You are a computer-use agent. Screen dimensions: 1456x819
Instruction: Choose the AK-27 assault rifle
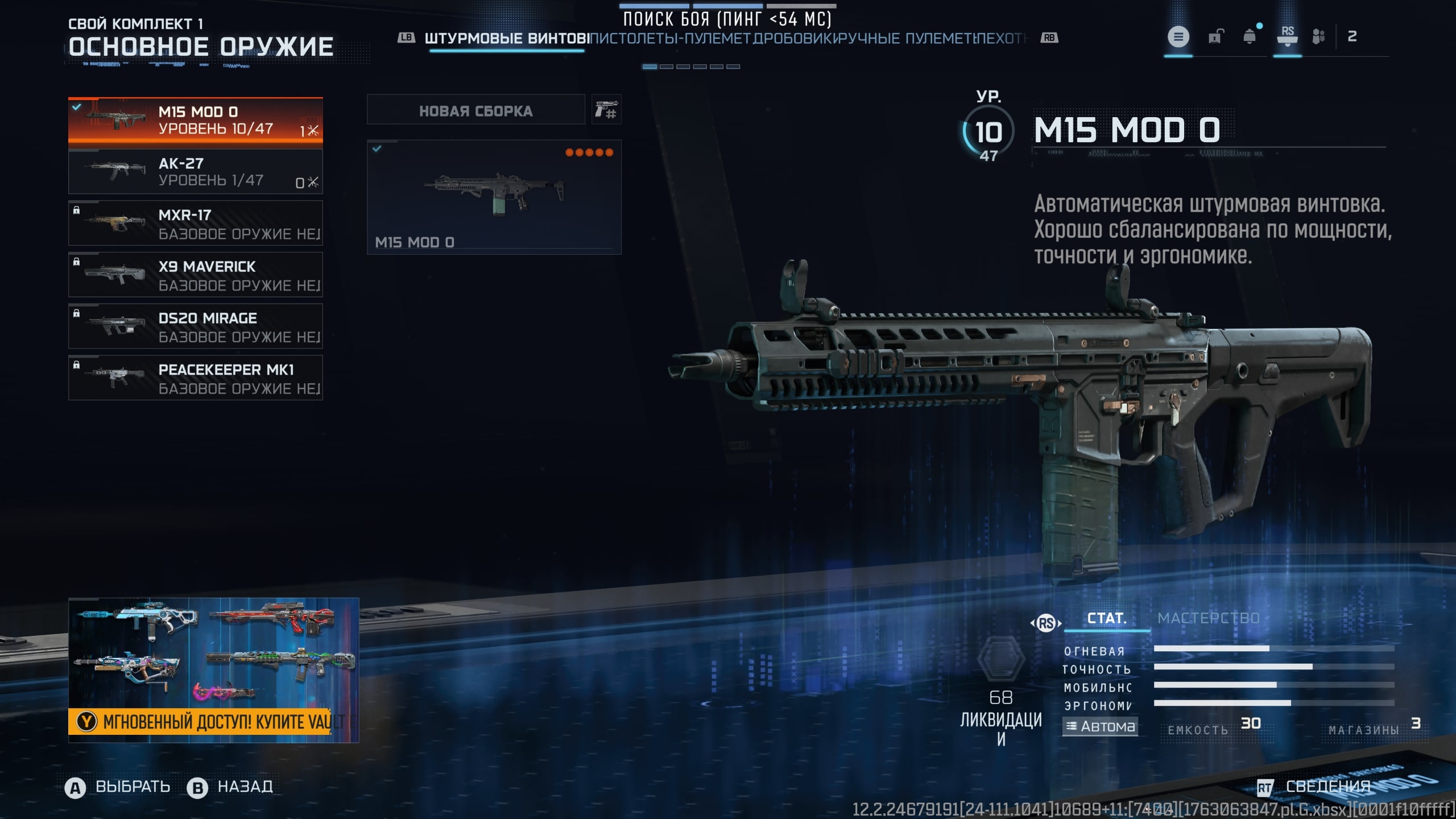tap(195, 172)
